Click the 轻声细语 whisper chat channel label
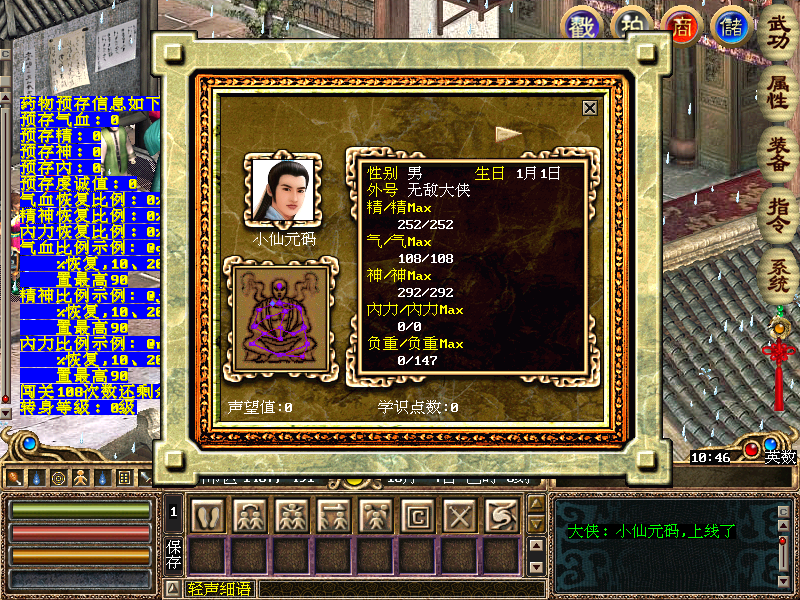 click(220, 590)
